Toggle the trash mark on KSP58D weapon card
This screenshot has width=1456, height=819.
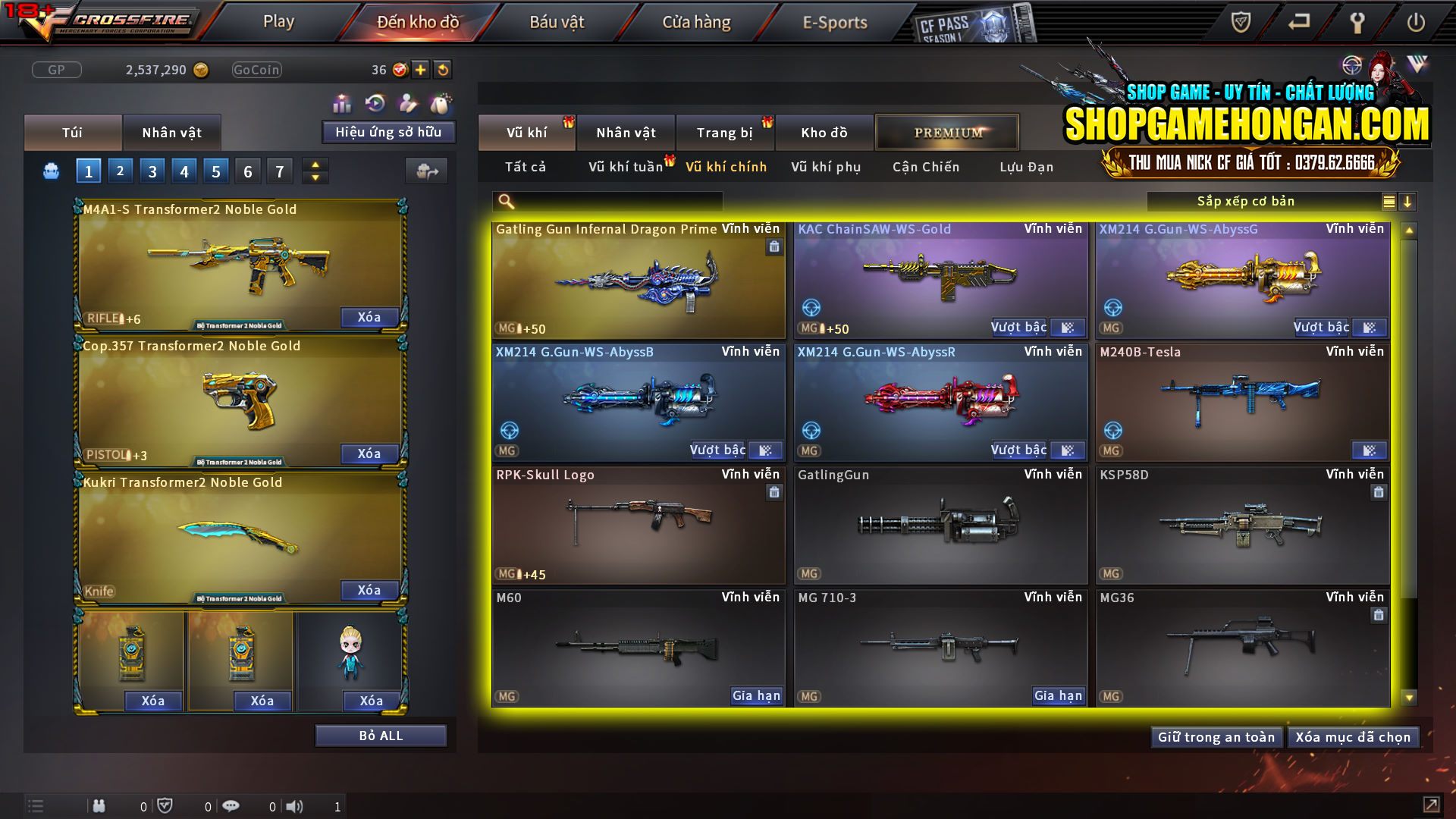click(x=1378, y=493)
